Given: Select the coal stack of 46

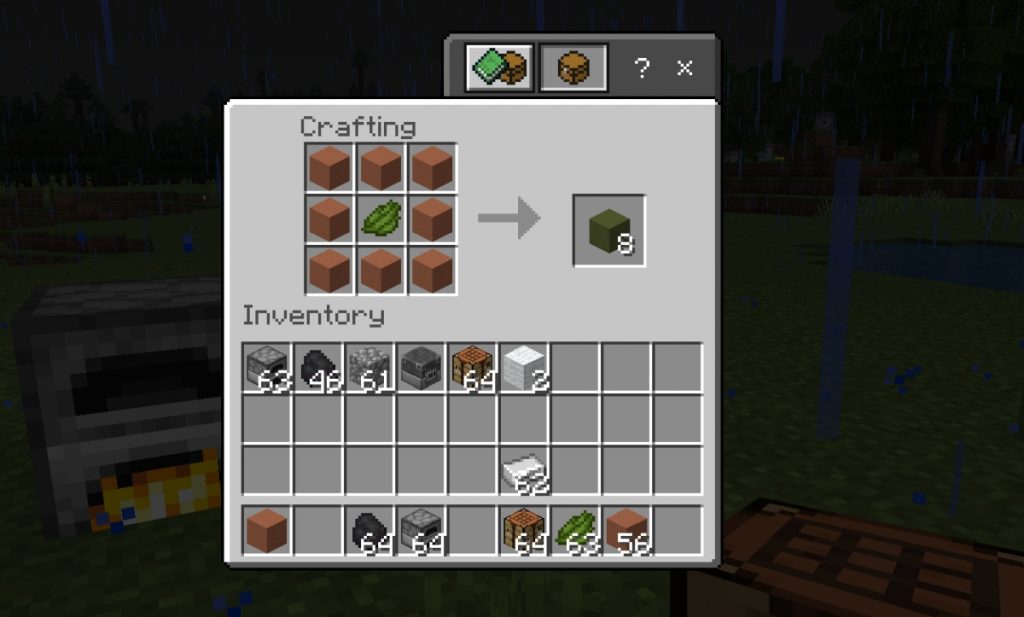Looking at the screenshot, I should [318, 368].
